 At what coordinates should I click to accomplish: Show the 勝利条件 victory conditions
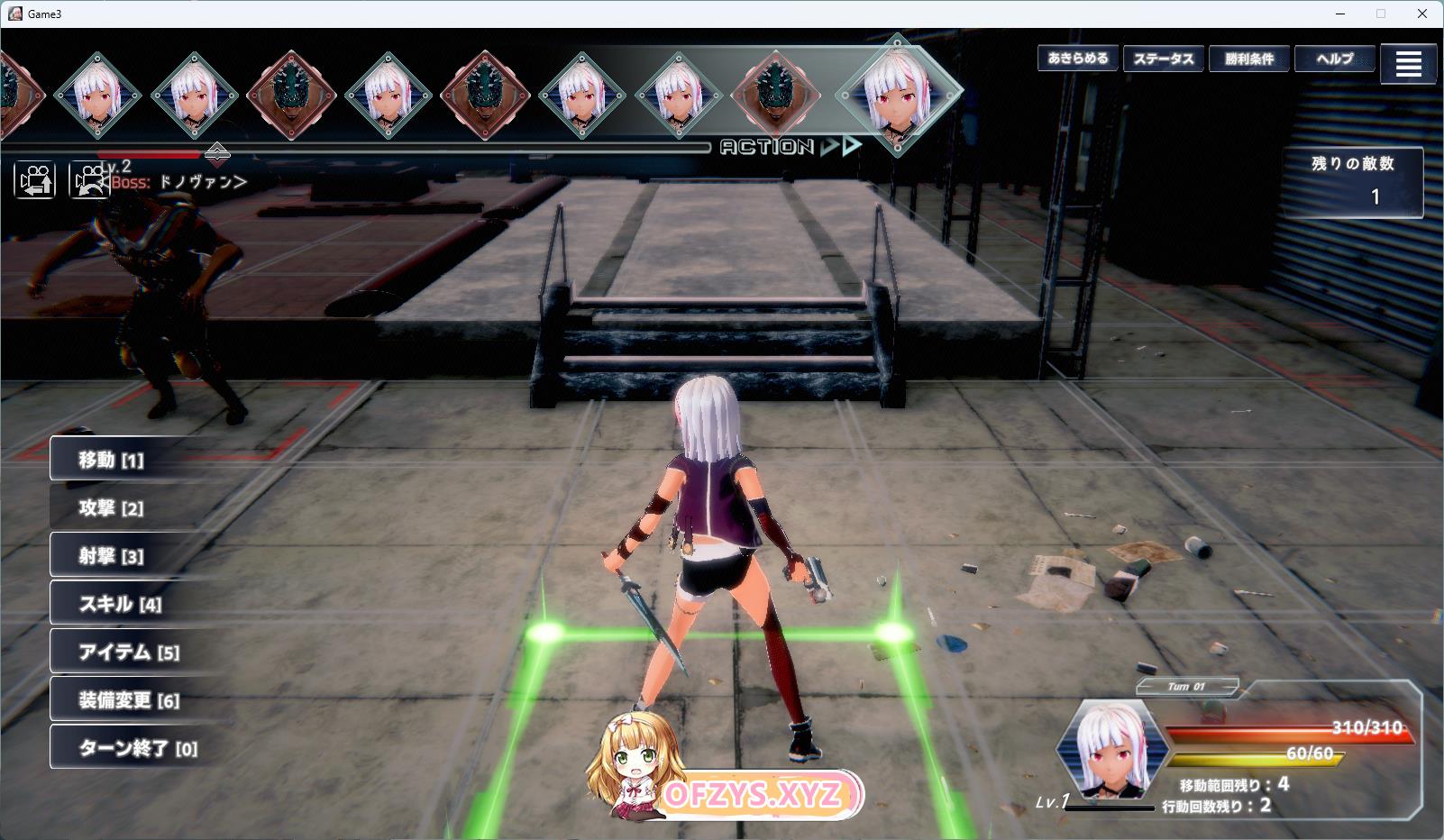pos(1249,59)
